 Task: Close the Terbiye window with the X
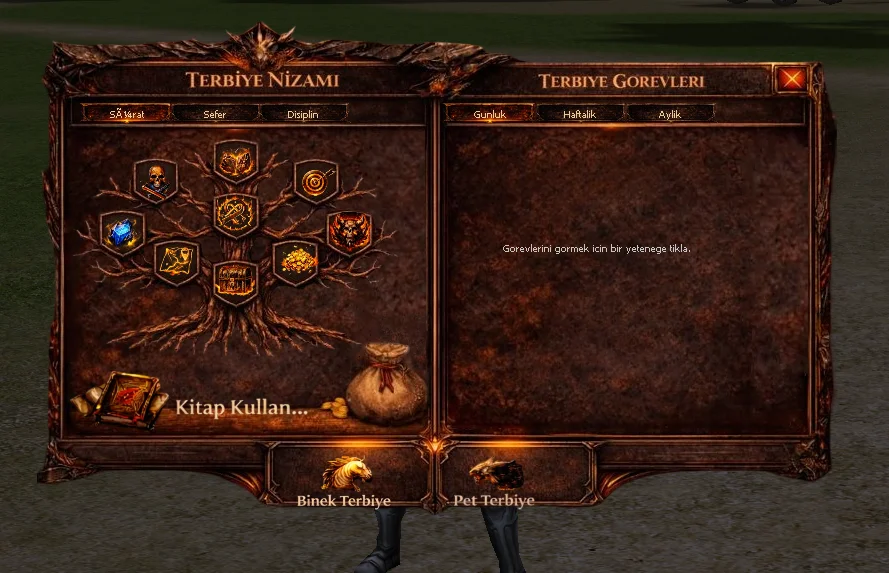click(791, 78)
